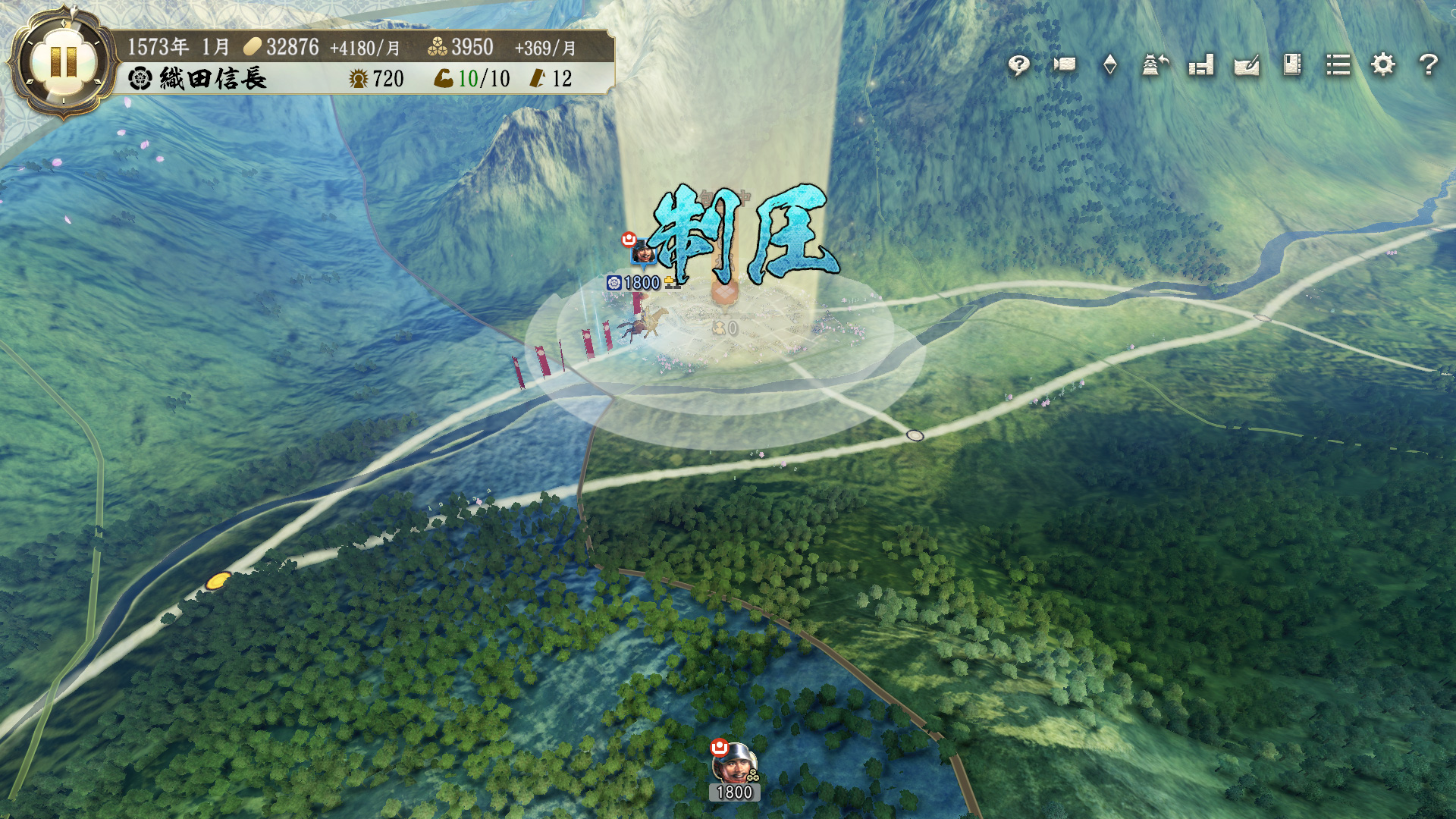Open the notebook icon
Image resolution: width=1456 pixels, height=819 pixels.
[1292, 65]
